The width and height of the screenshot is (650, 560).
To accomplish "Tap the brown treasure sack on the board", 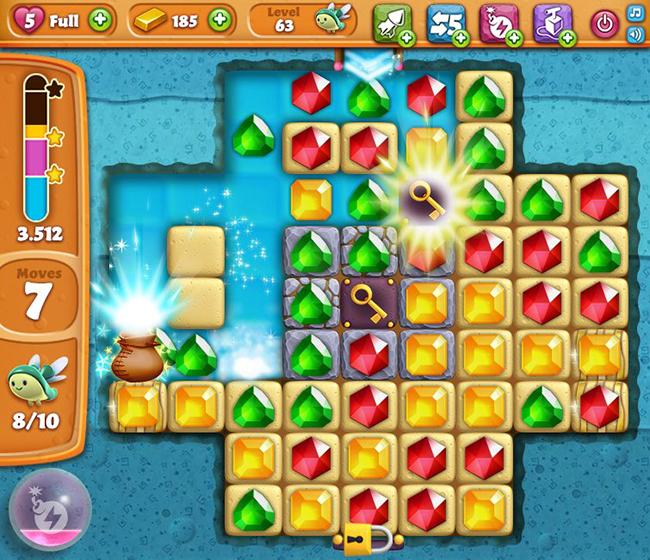I will coord(136,355).
